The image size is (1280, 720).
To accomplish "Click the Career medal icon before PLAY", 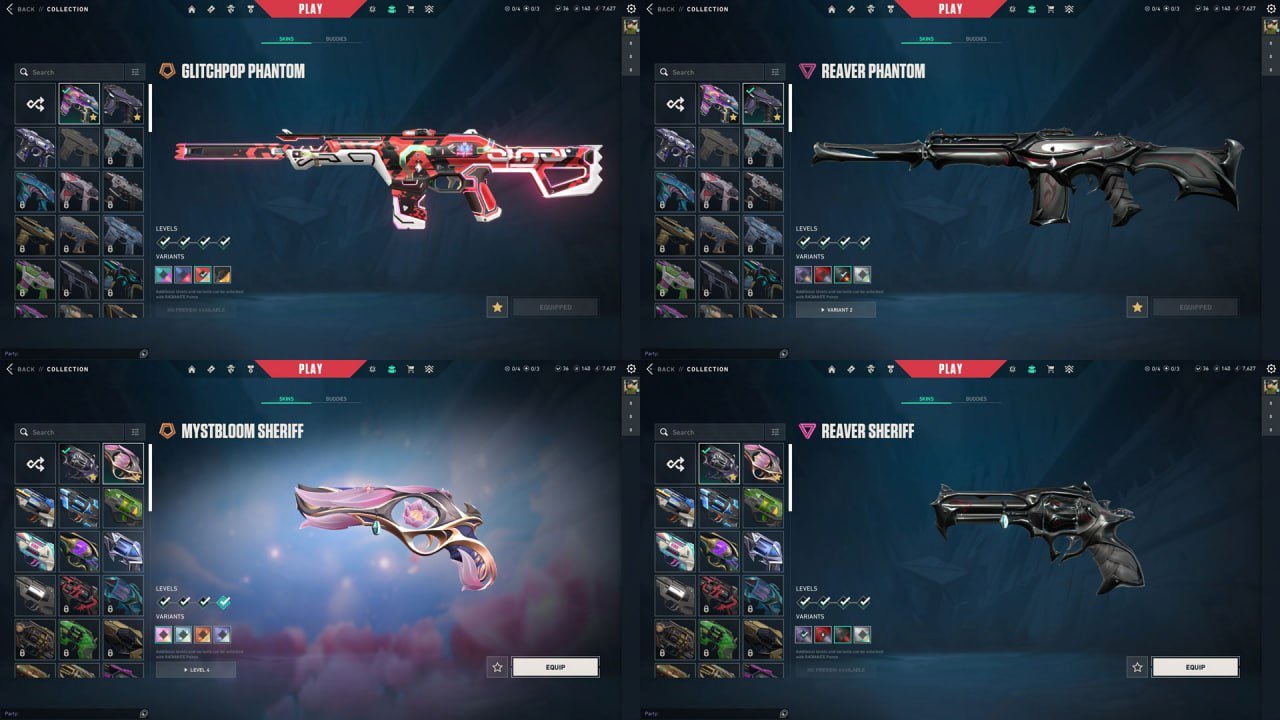I will click(250, 8).
